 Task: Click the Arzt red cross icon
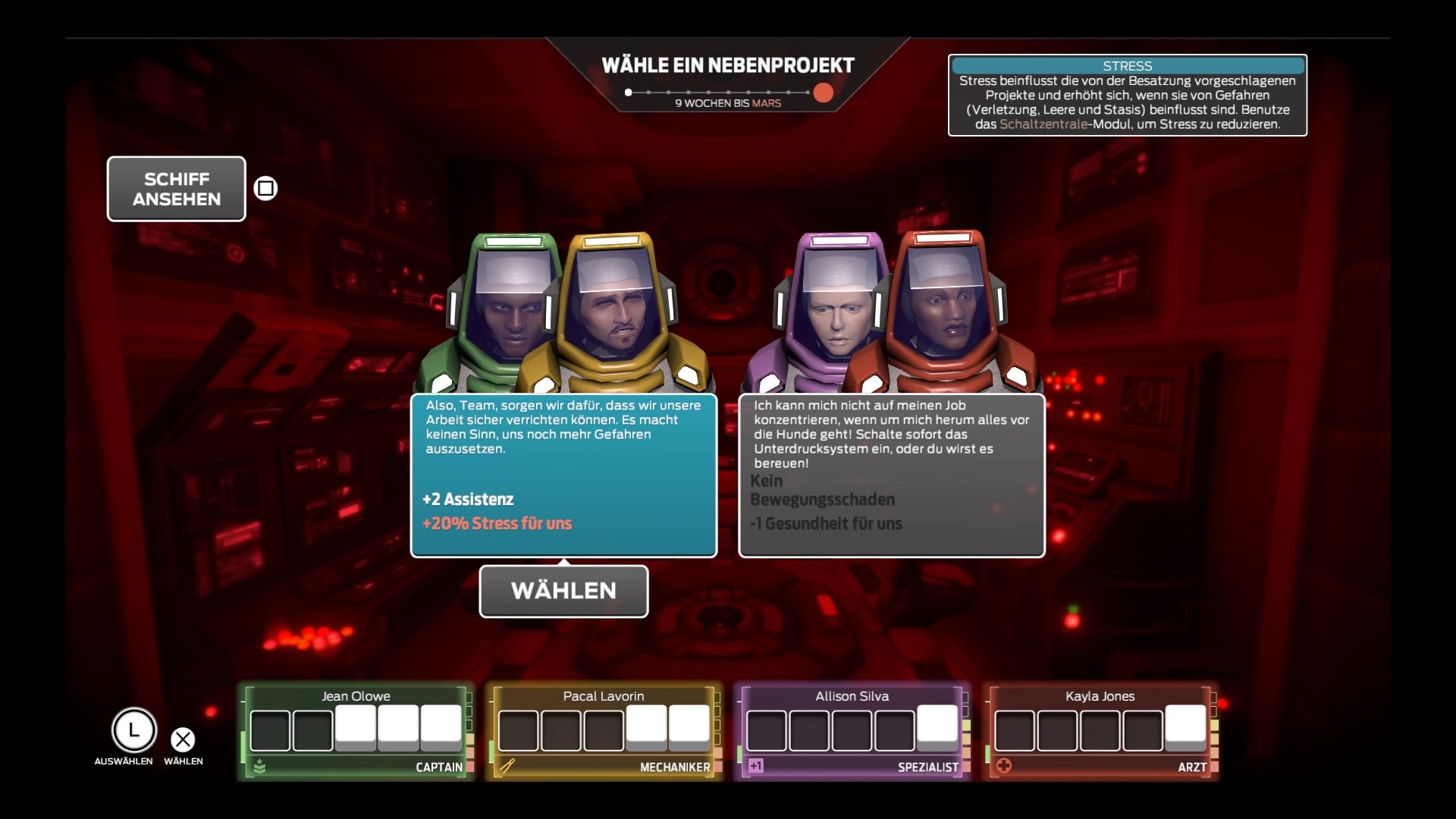coord(1005,767)
